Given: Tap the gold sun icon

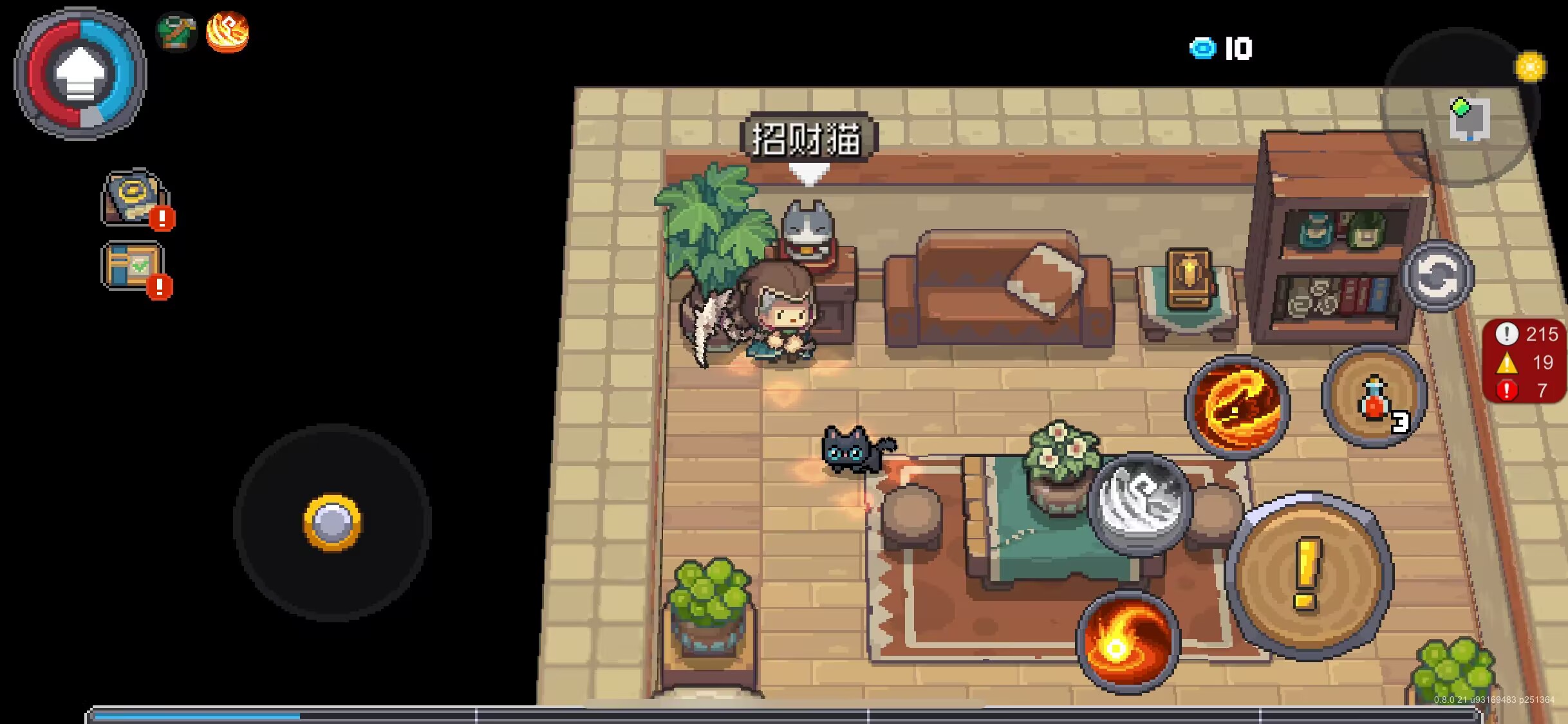Looking at the screenshot, I should point(1530,67).
